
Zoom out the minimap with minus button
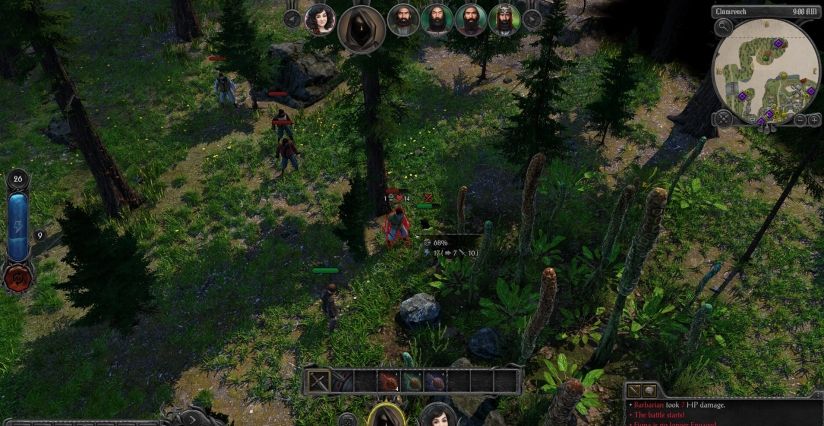click(x=800, y=119)
